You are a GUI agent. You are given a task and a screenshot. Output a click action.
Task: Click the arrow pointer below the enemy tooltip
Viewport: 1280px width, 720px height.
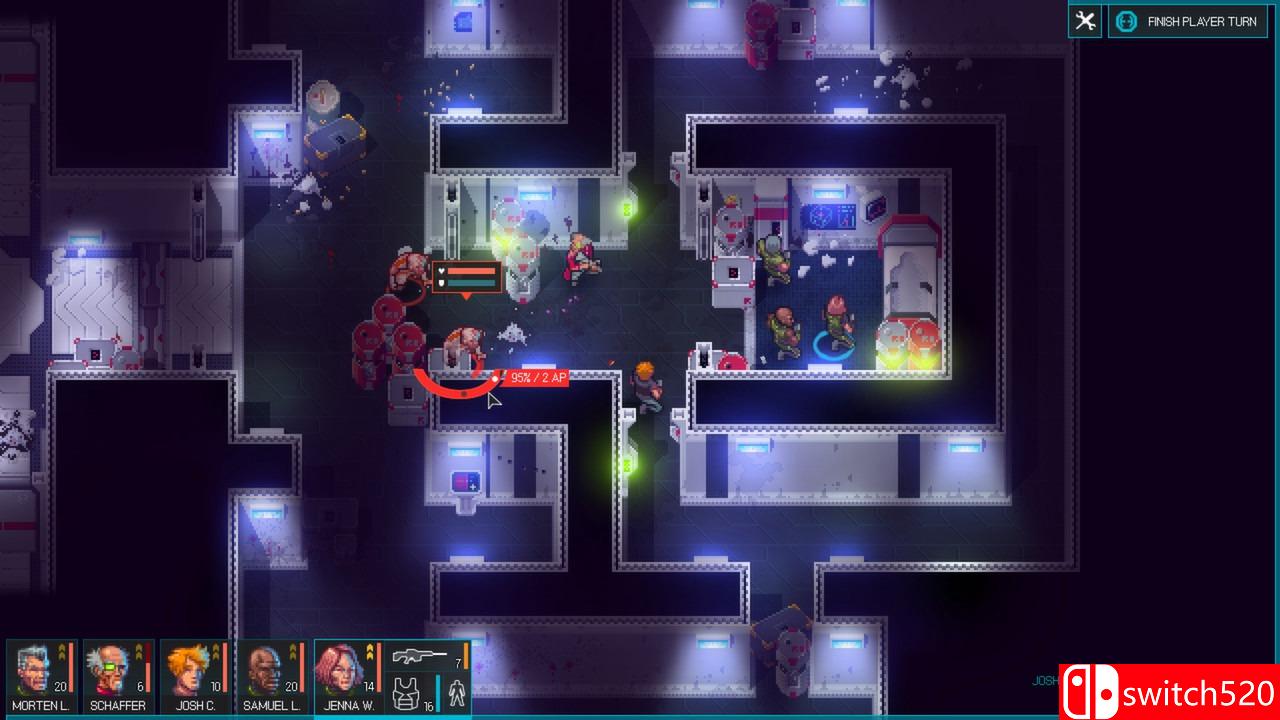coord(466,297)
